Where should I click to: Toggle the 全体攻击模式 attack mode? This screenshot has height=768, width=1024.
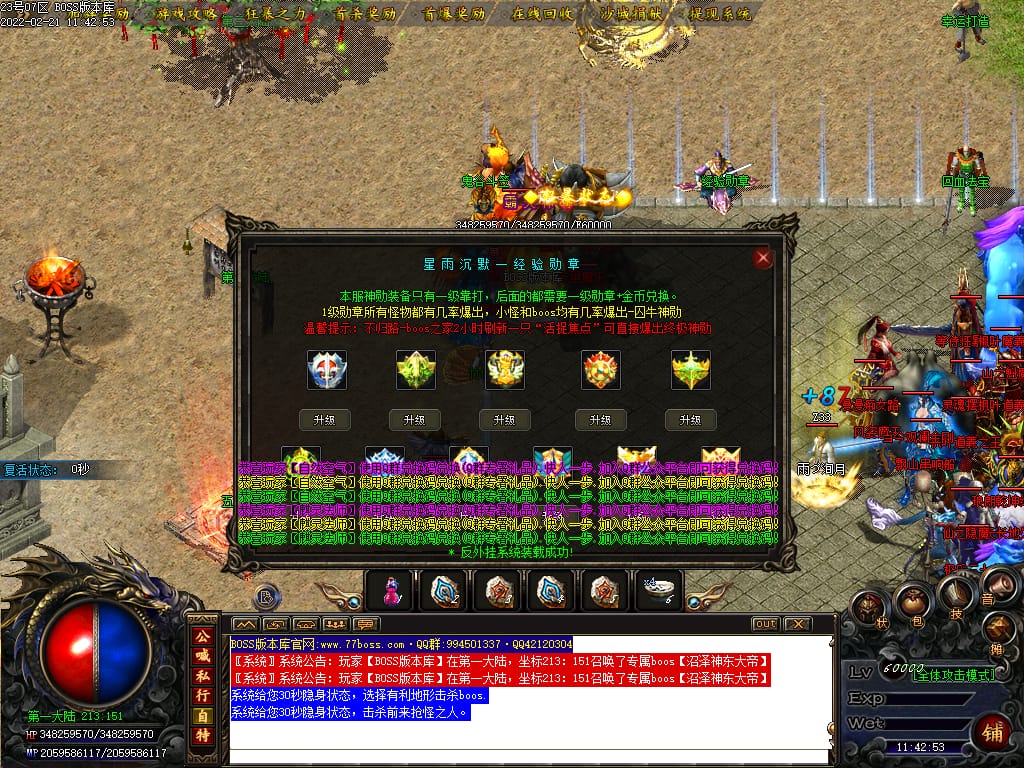coord(953,675)
